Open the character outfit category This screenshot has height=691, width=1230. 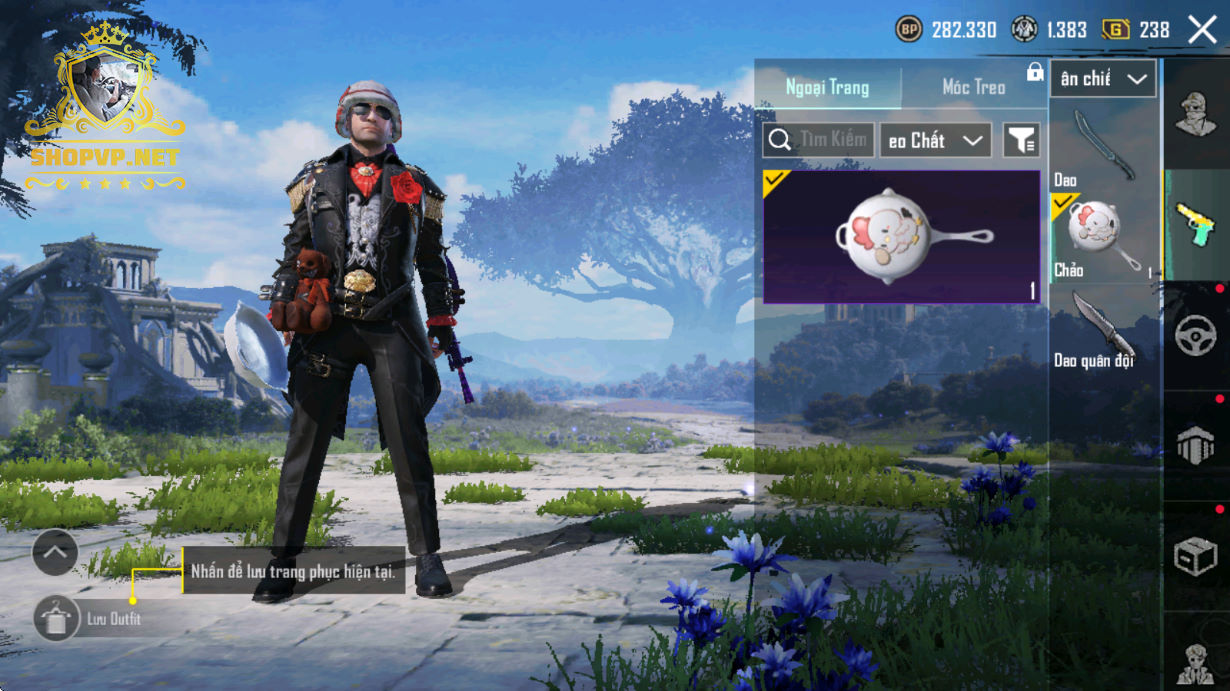coord(1196,113)
